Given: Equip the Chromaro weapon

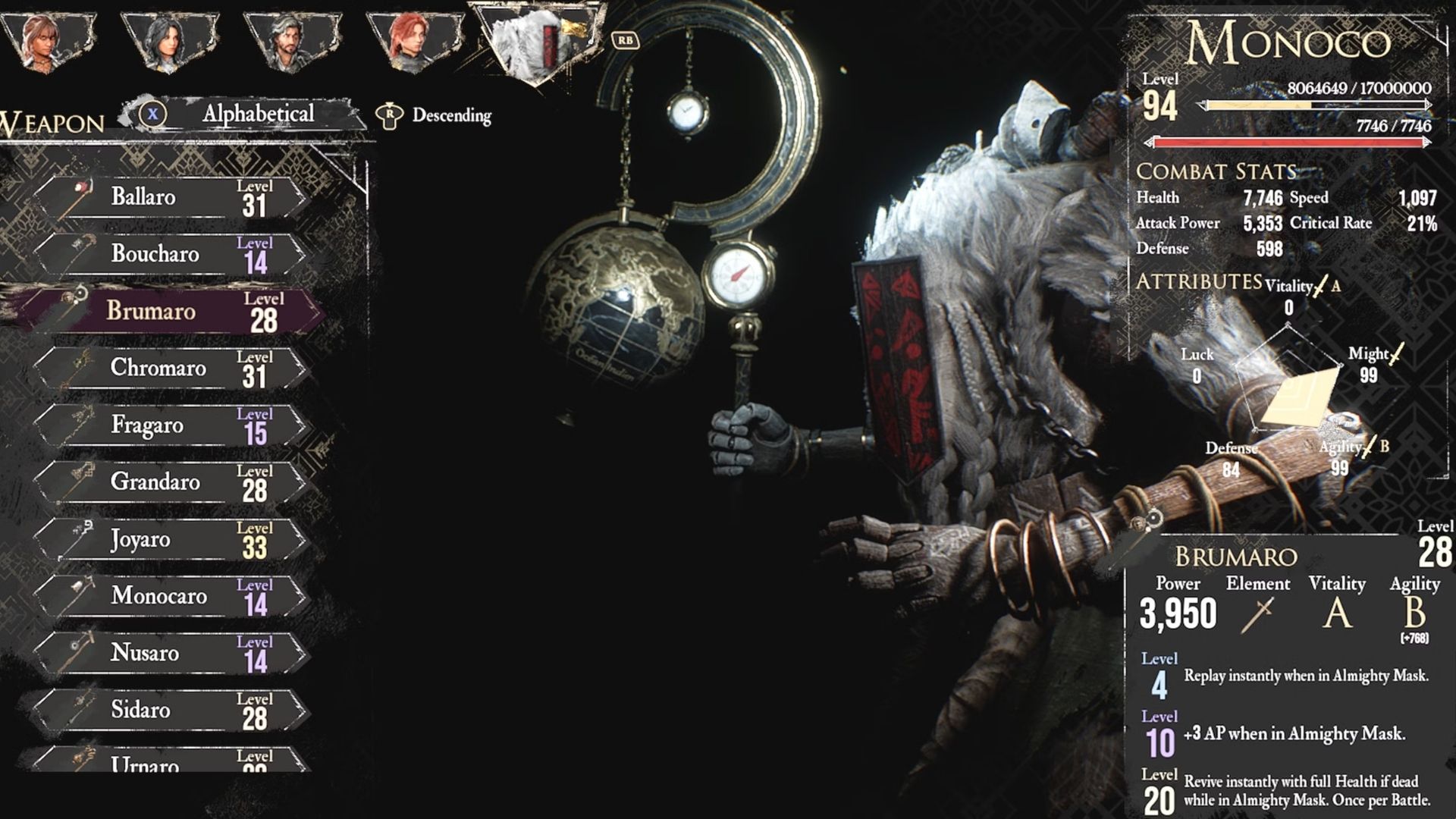Looking at the screenshot, I should (x=171, y=369).
